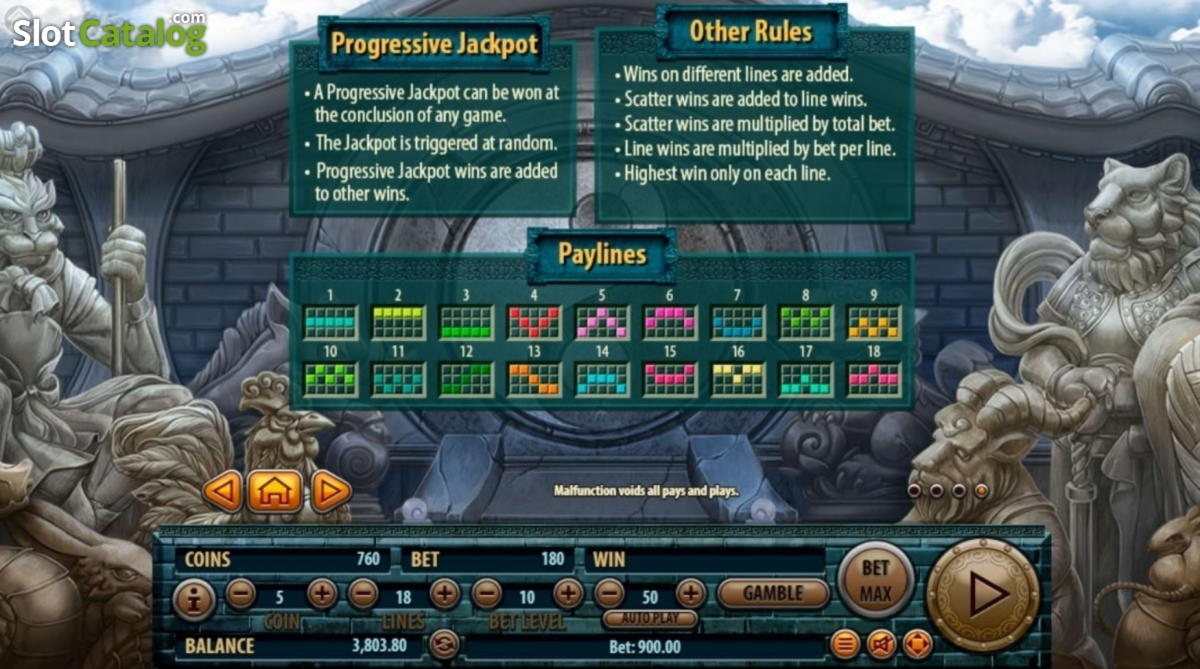Decrease the coin value
The height and width of the screenshot is (669, 1200).
click(x=241, y=594)
